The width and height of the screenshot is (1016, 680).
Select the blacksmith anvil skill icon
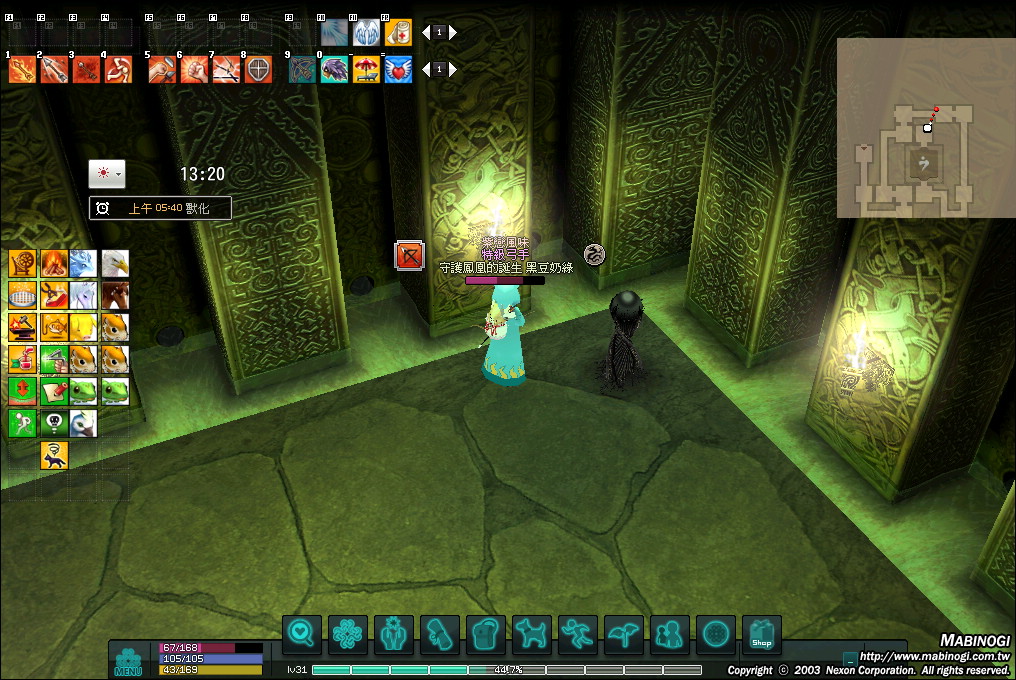click(x=23, y=326)
